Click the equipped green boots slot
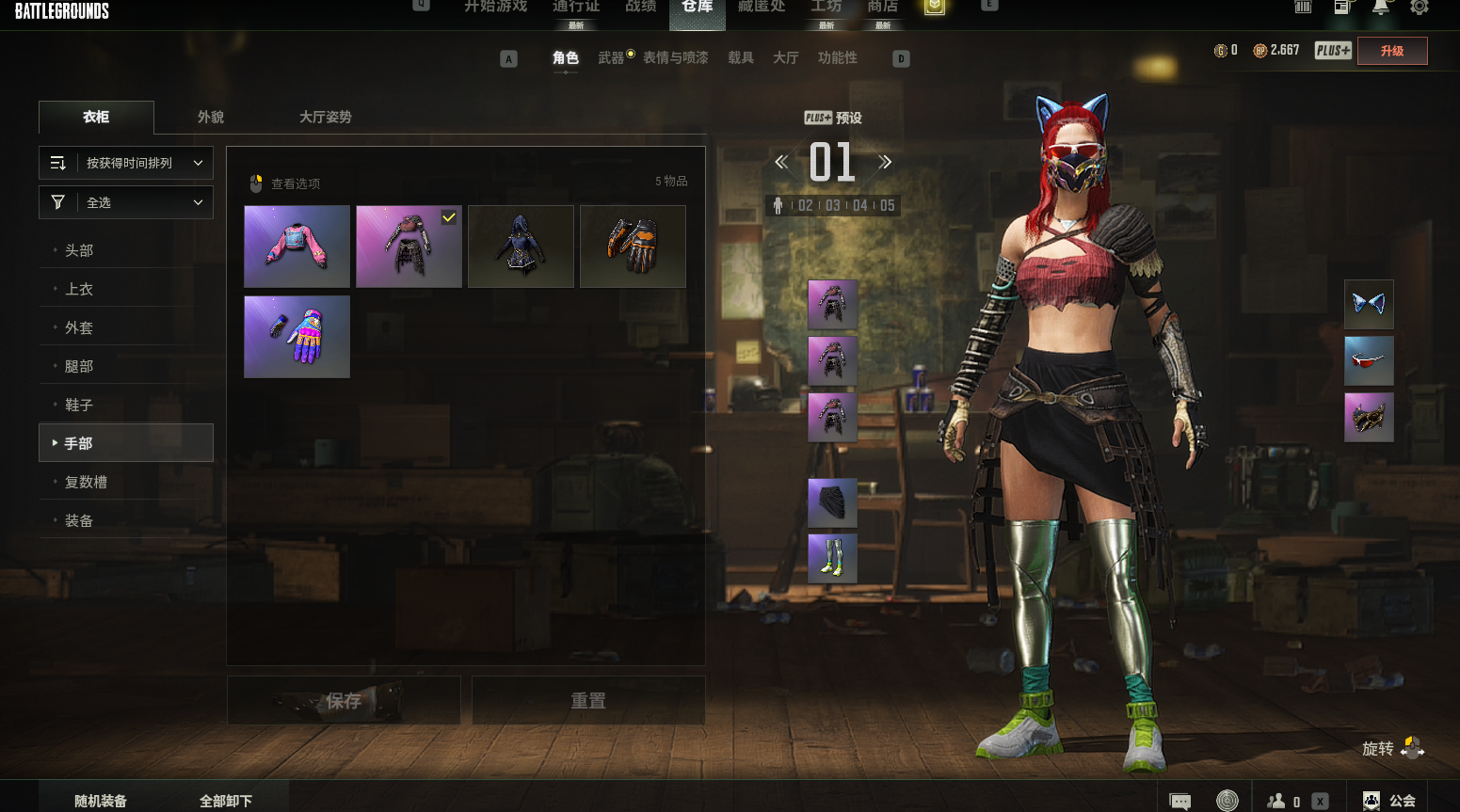Image resolution: width=1460 pixels, height=812 pixels. pyautogui.click(x=832, y=558)
